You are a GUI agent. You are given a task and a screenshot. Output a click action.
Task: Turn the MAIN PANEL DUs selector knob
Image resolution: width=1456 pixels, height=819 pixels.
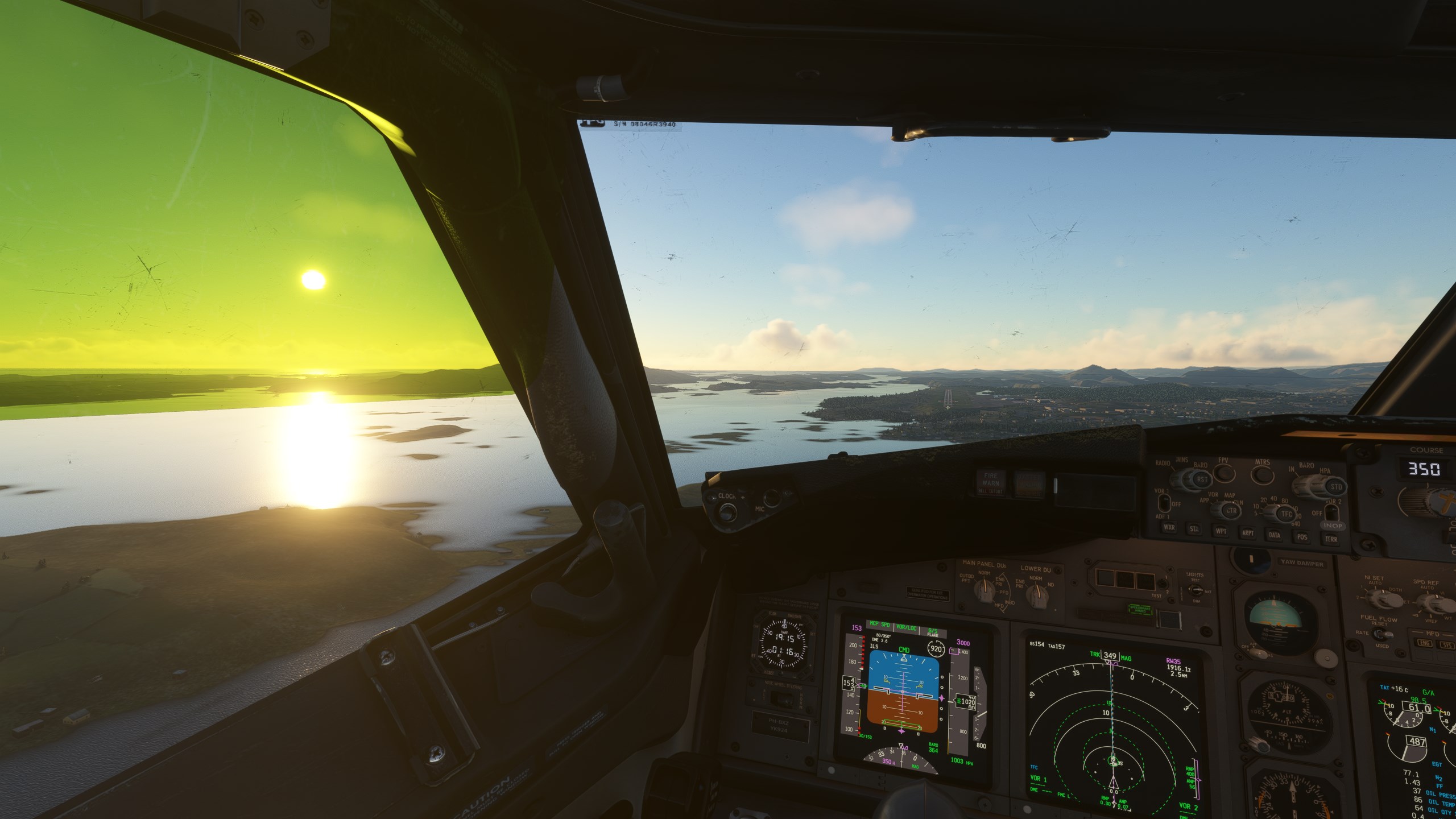[982, 591]
